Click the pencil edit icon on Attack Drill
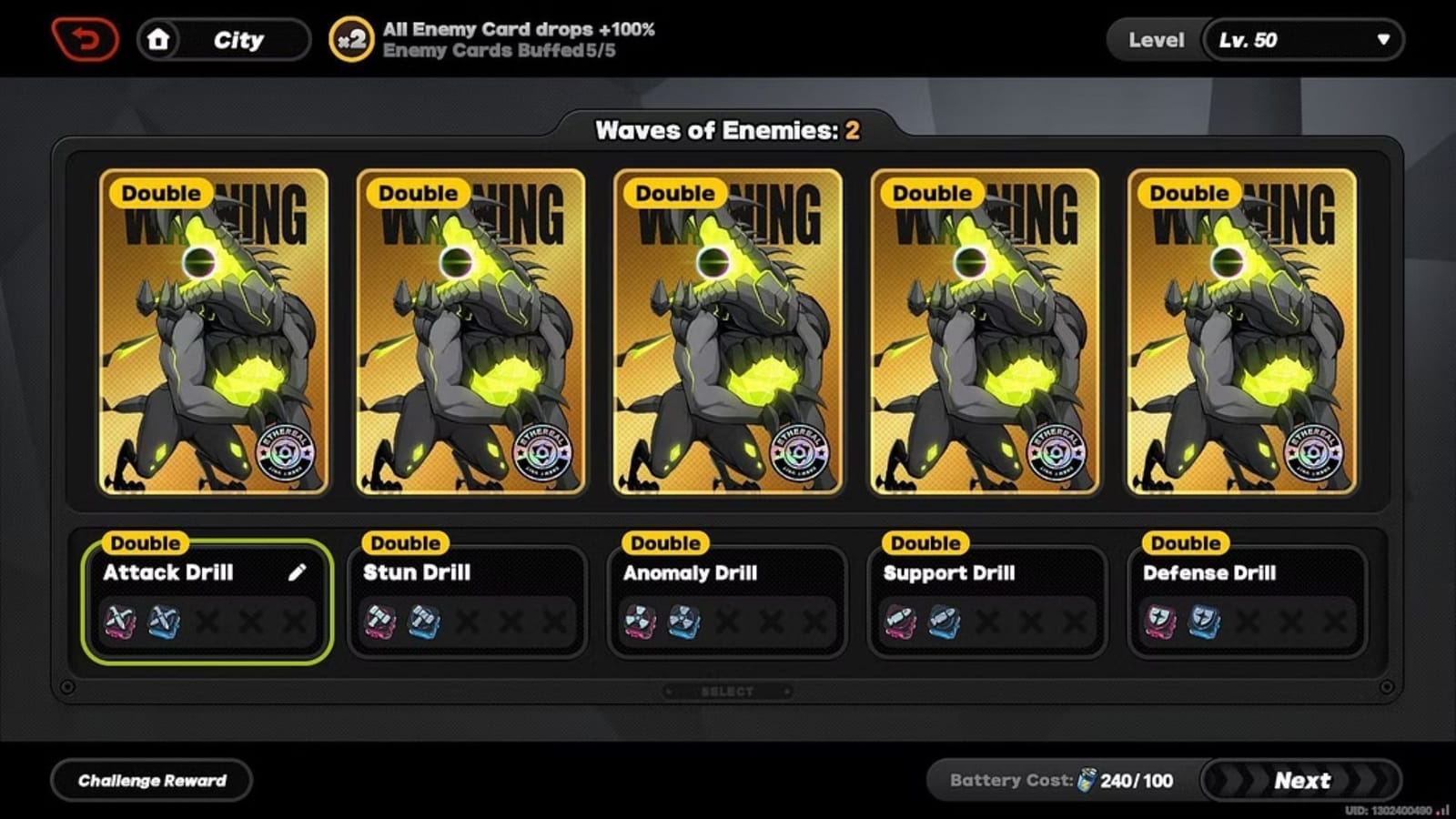Viewport: 1456px width, 819px height. click(x=297, y=572)
